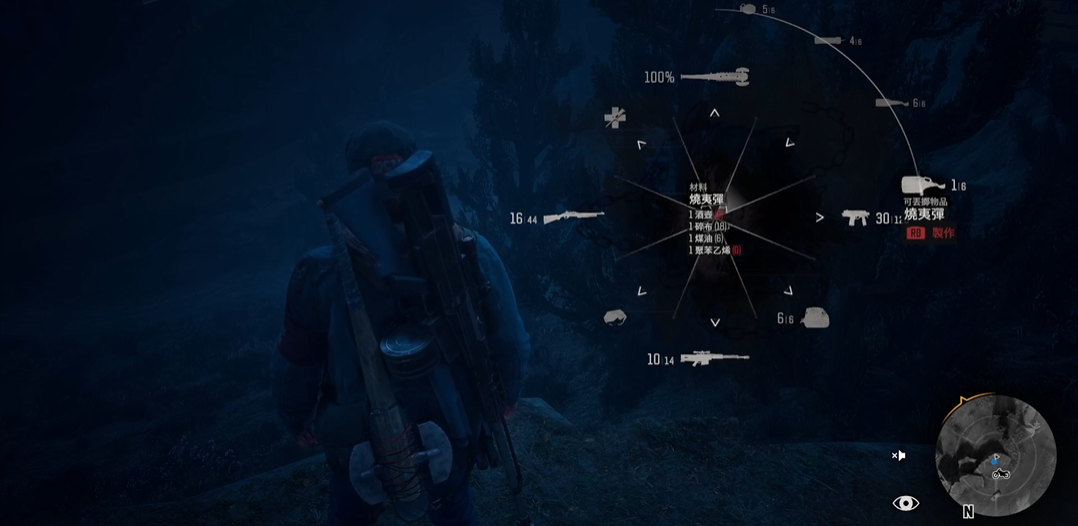Image resolution: width=1078 pixels, height=526 pixels.
Task: Equip the submachine gun sidearm
Action: point(855,217)
